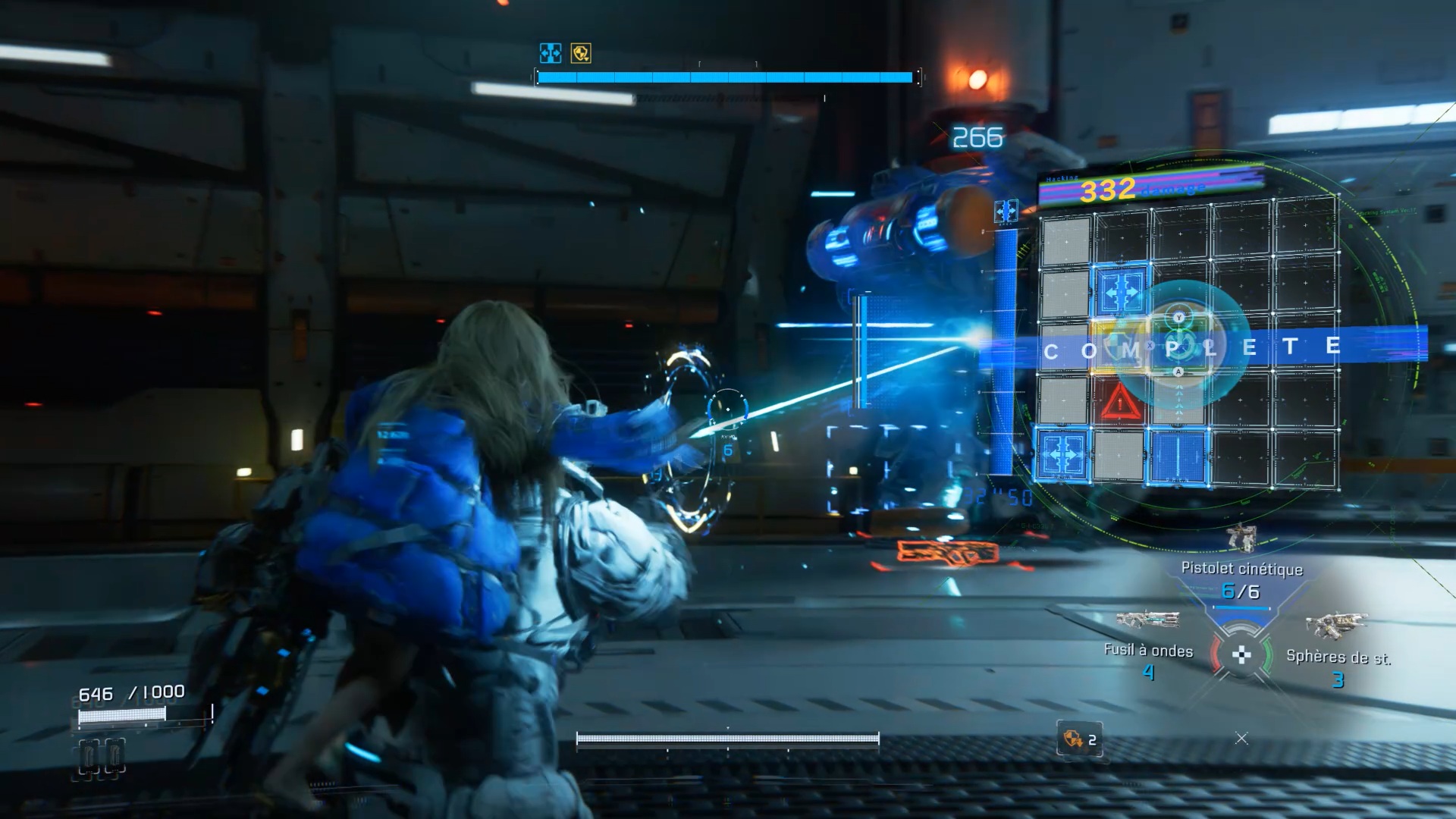Viewport: 1456px width, 819px height.
Task: Click the weapon wheel center d-pad icon
Action: [1241, 654]
